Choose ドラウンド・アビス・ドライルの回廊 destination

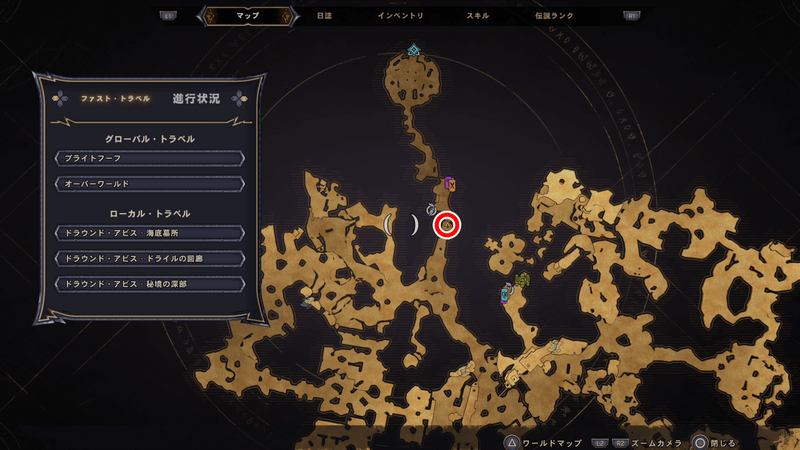click(149, 258)
